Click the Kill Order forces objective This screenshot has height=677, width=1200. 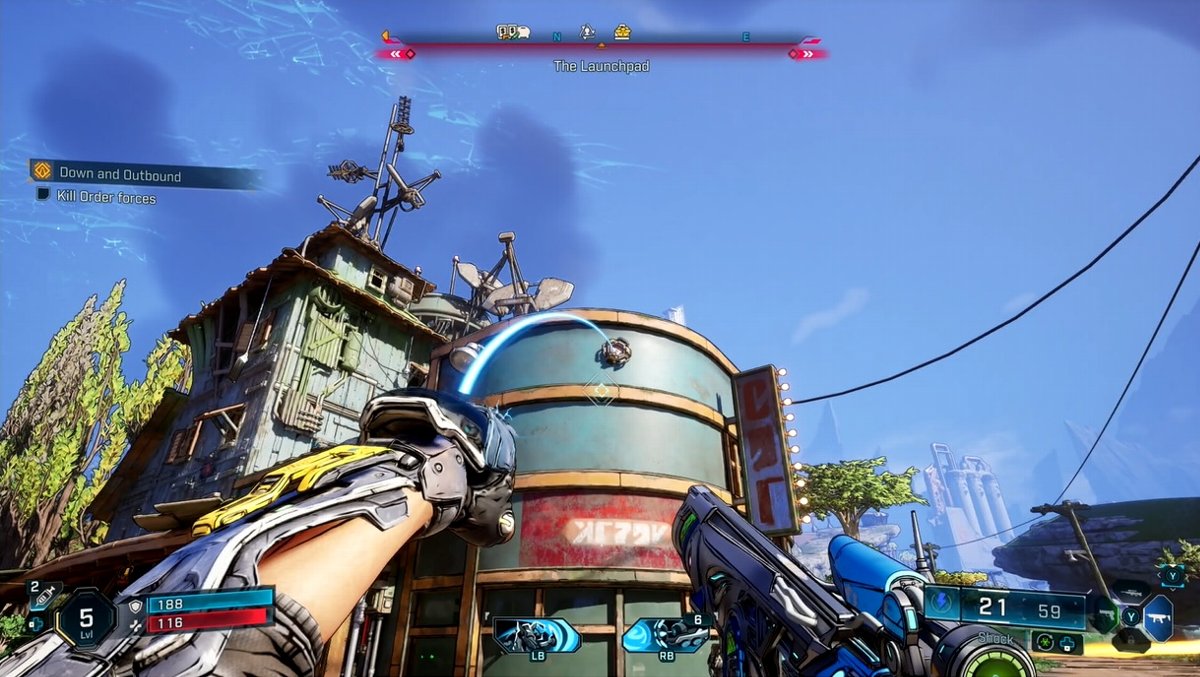[x=106, y=198]
